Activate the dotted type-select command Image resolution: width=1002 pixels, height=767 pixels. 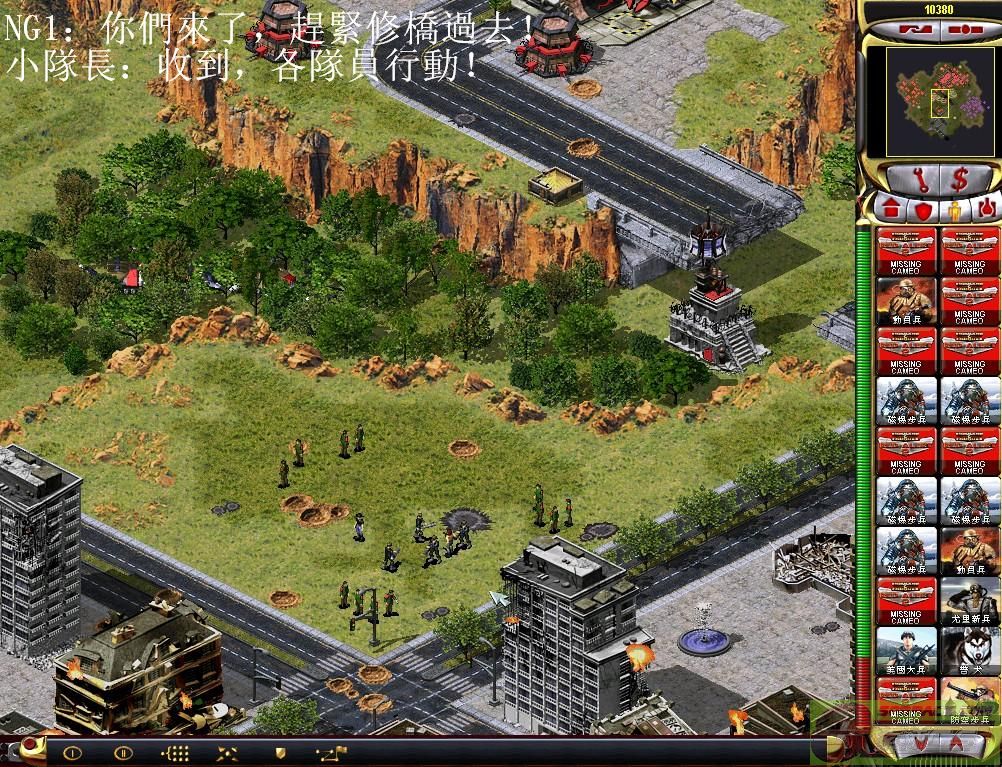click(x=176, y=751)
